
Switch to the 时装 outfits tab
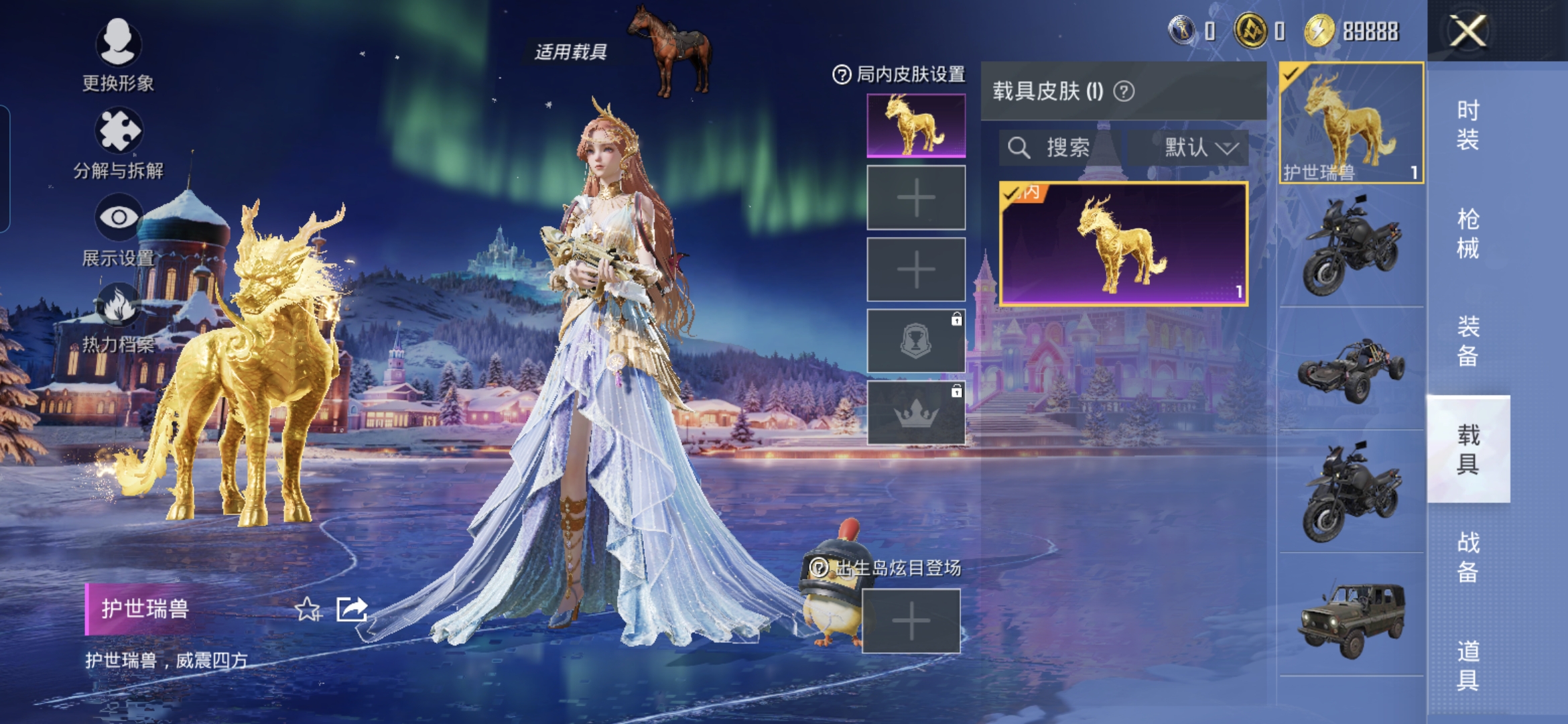coord(1467,125)
